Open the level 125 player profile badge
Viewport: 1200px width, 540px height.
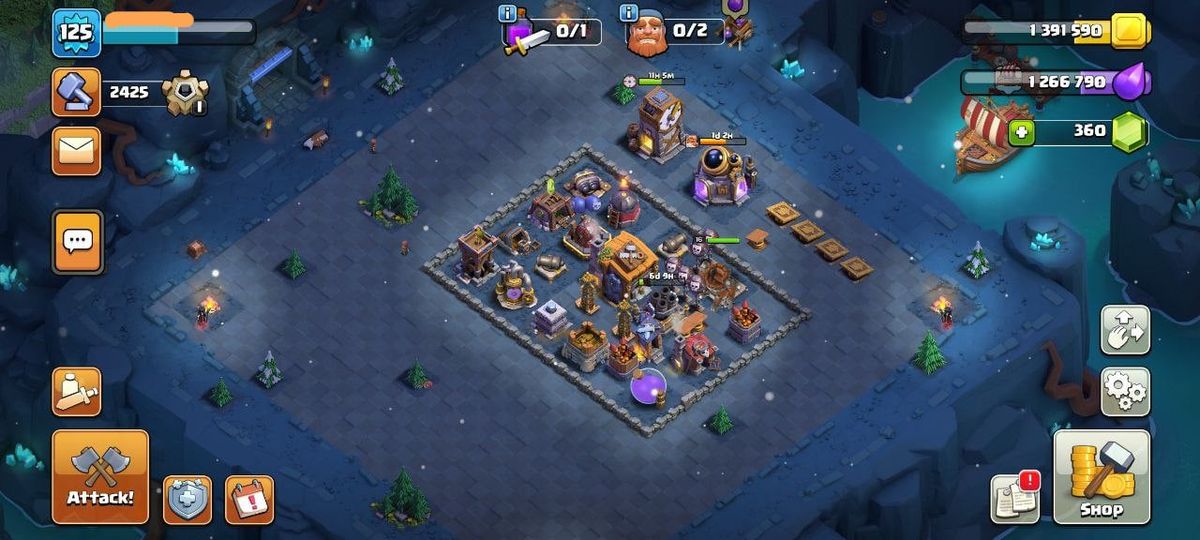click(76, 32)
